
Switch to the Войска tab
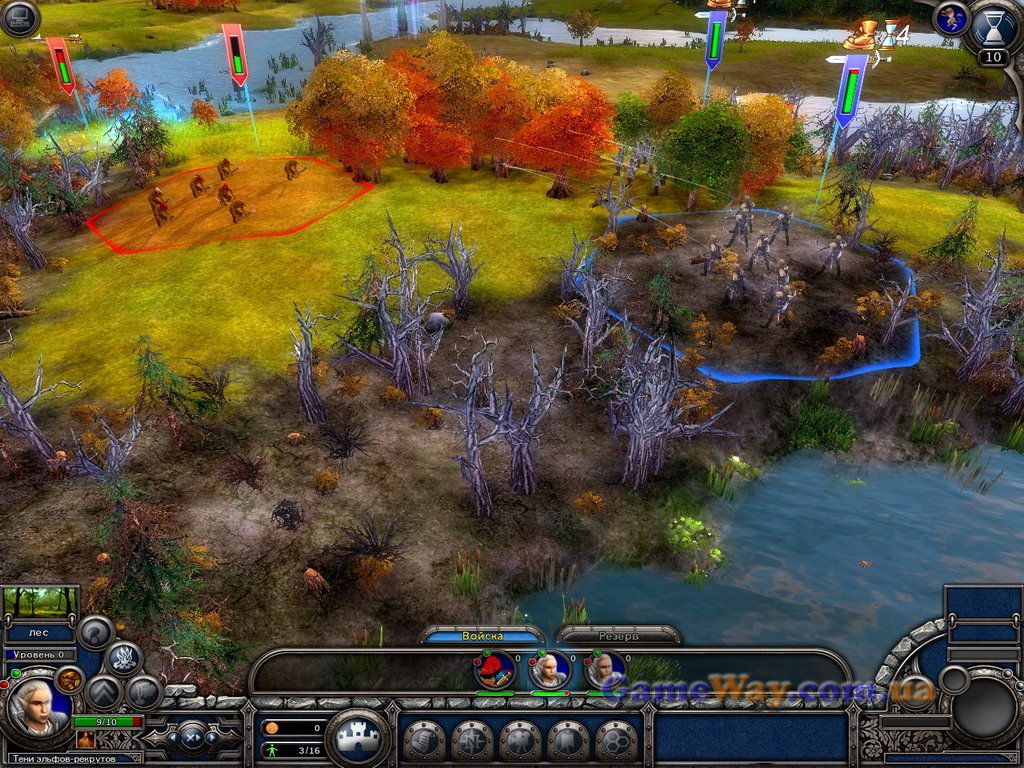pyautogui.click(x=483, y=636)
